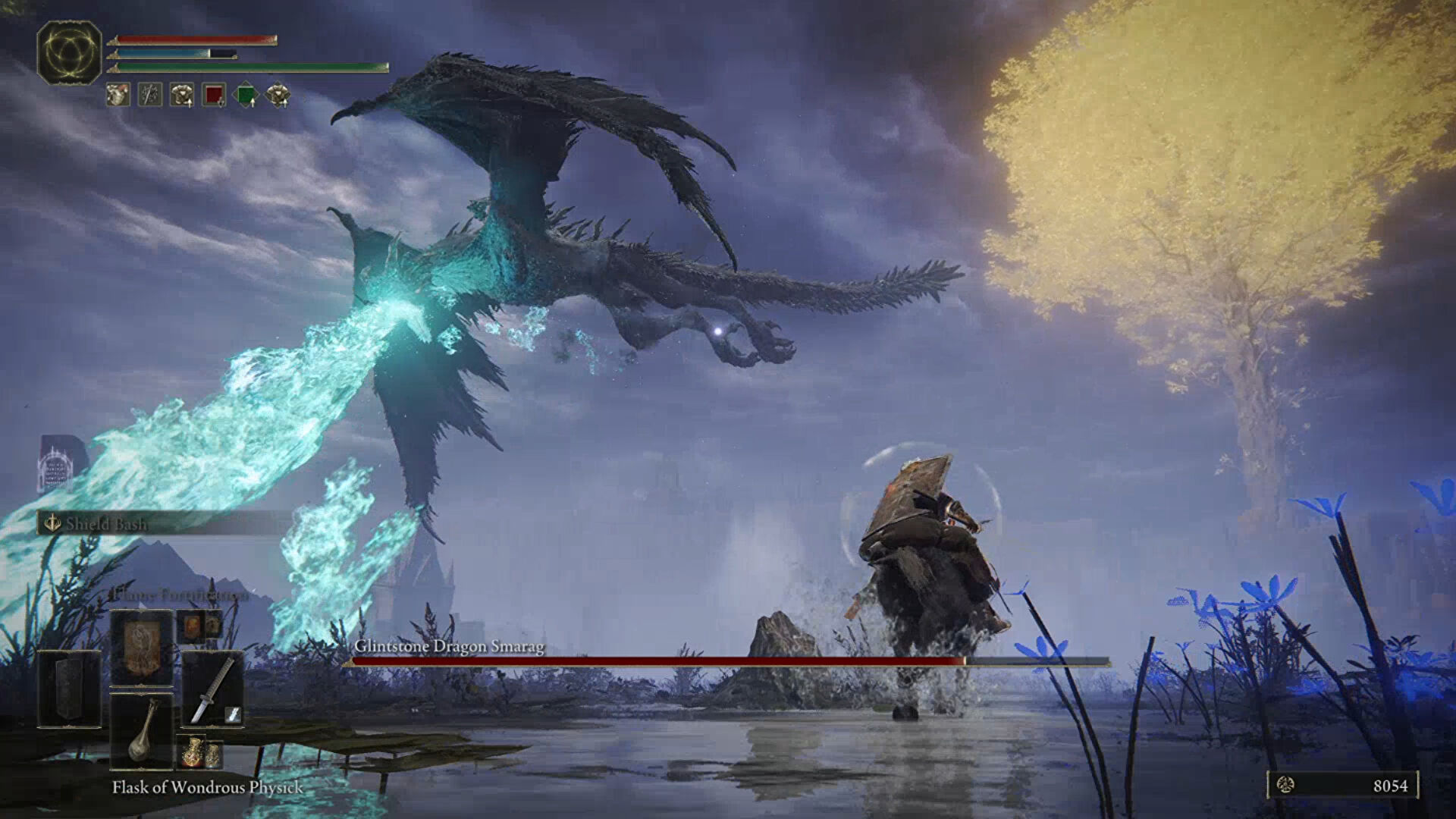Select the red square debuff status icon
The height and width of the screenshot is (819, 1456).
click(215, 95)
